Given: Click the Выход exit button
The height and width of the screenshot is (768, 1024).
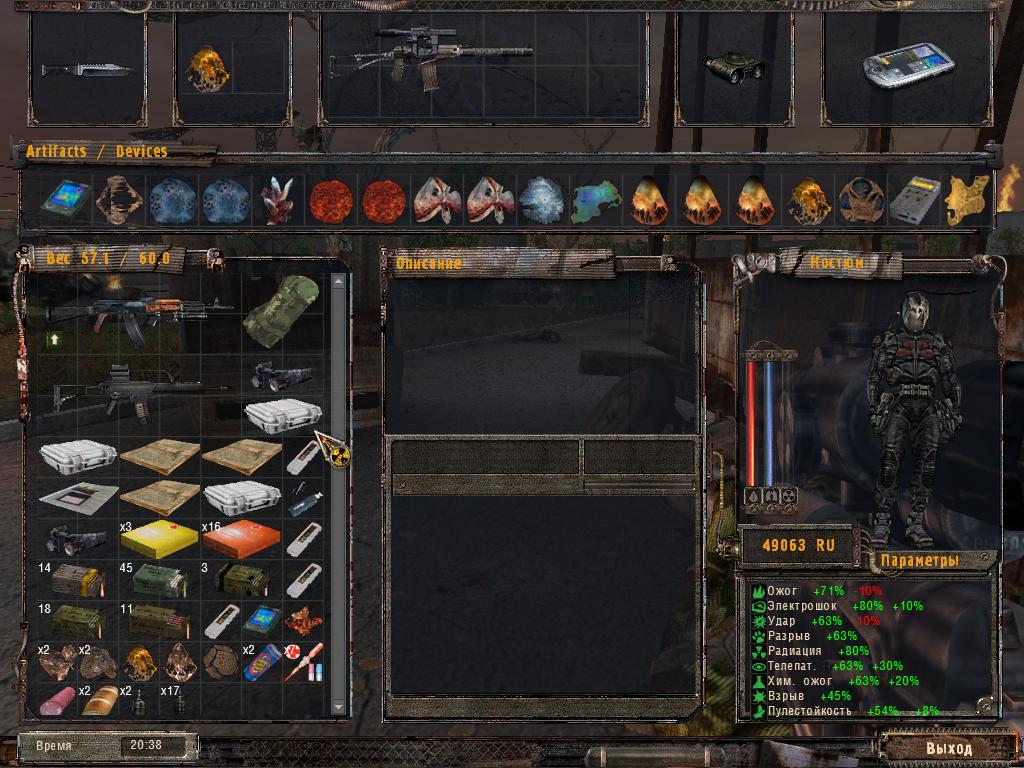Looking at the screenshot, I should [948, 748].
